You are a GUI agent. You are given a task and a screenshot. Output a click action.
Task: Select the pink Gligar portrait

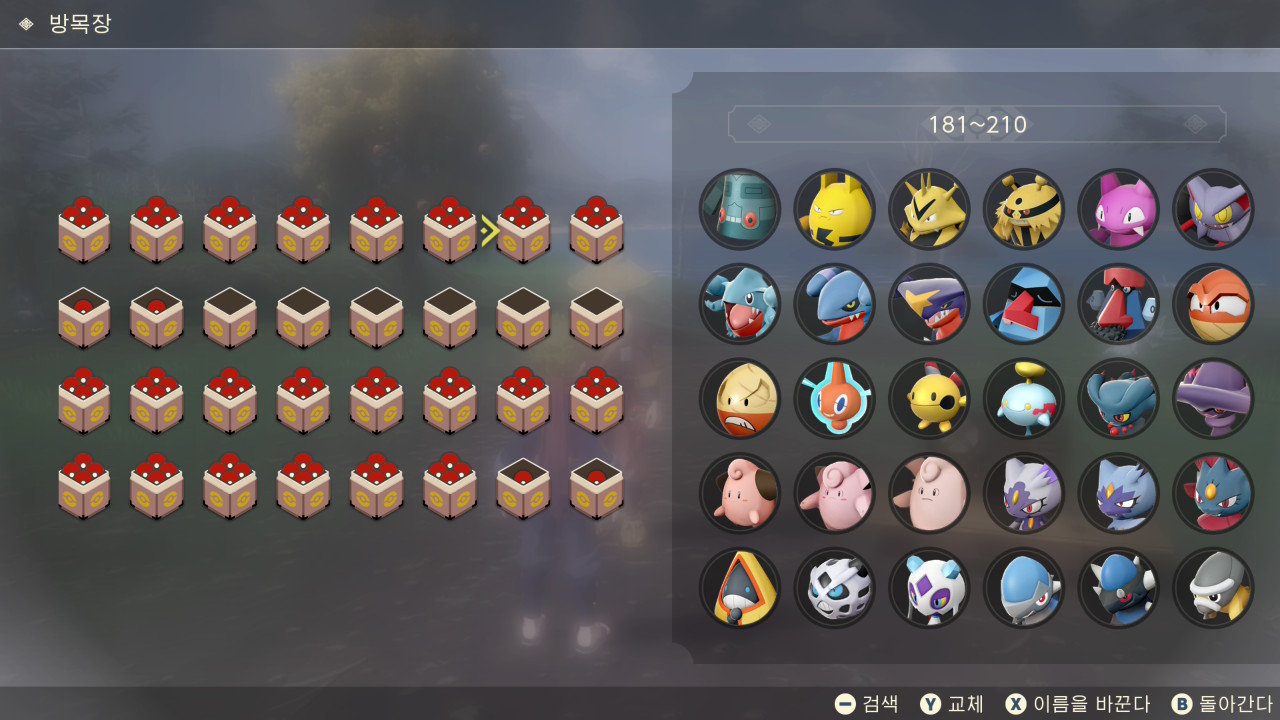[1118, 209]
